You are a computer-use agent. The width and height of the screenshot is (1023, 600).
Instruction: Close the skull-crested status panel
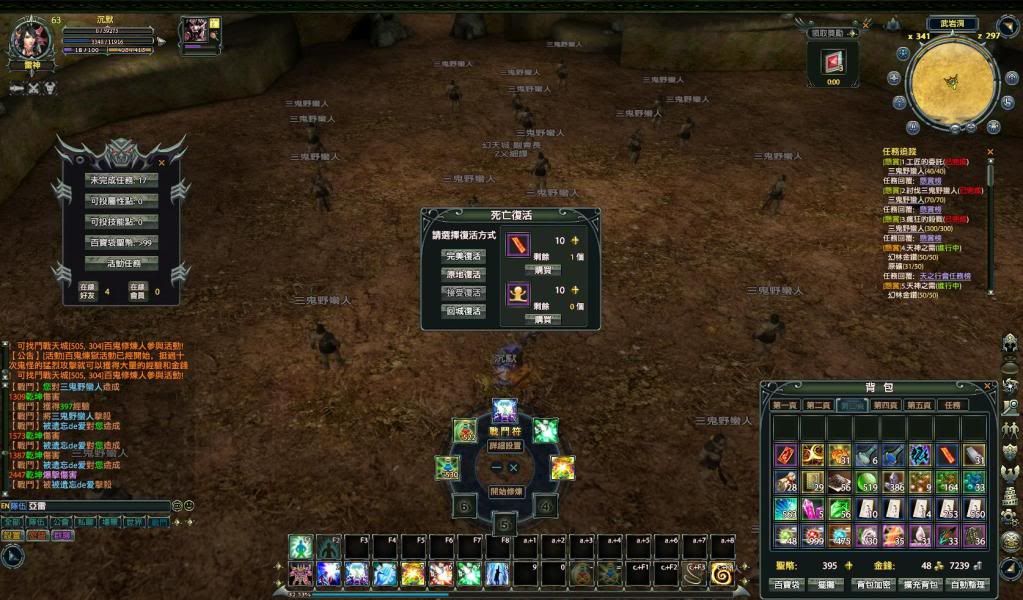[x=163, y=161]
